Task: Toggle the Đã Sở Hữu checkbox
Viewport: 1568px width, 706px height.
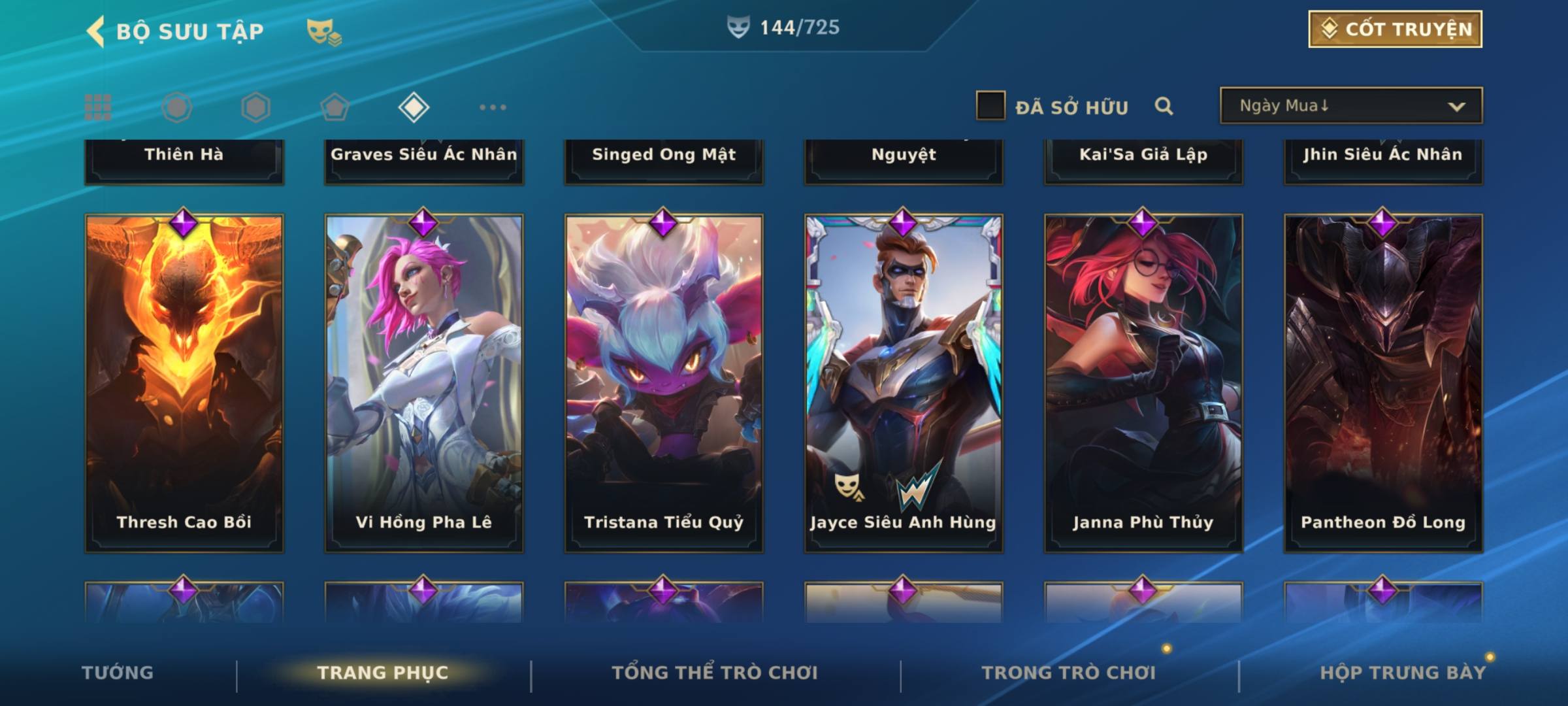Action: [990, 106]
